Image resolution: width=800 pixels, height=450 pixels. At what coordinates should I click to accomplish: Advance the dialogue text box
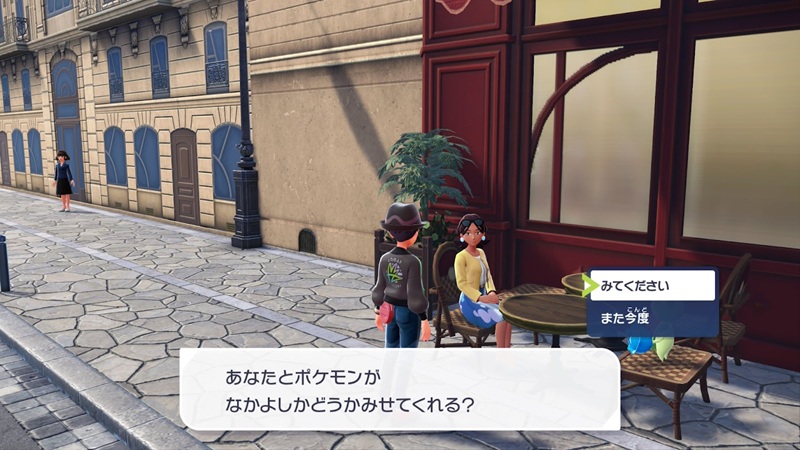(x=399, y=388)
